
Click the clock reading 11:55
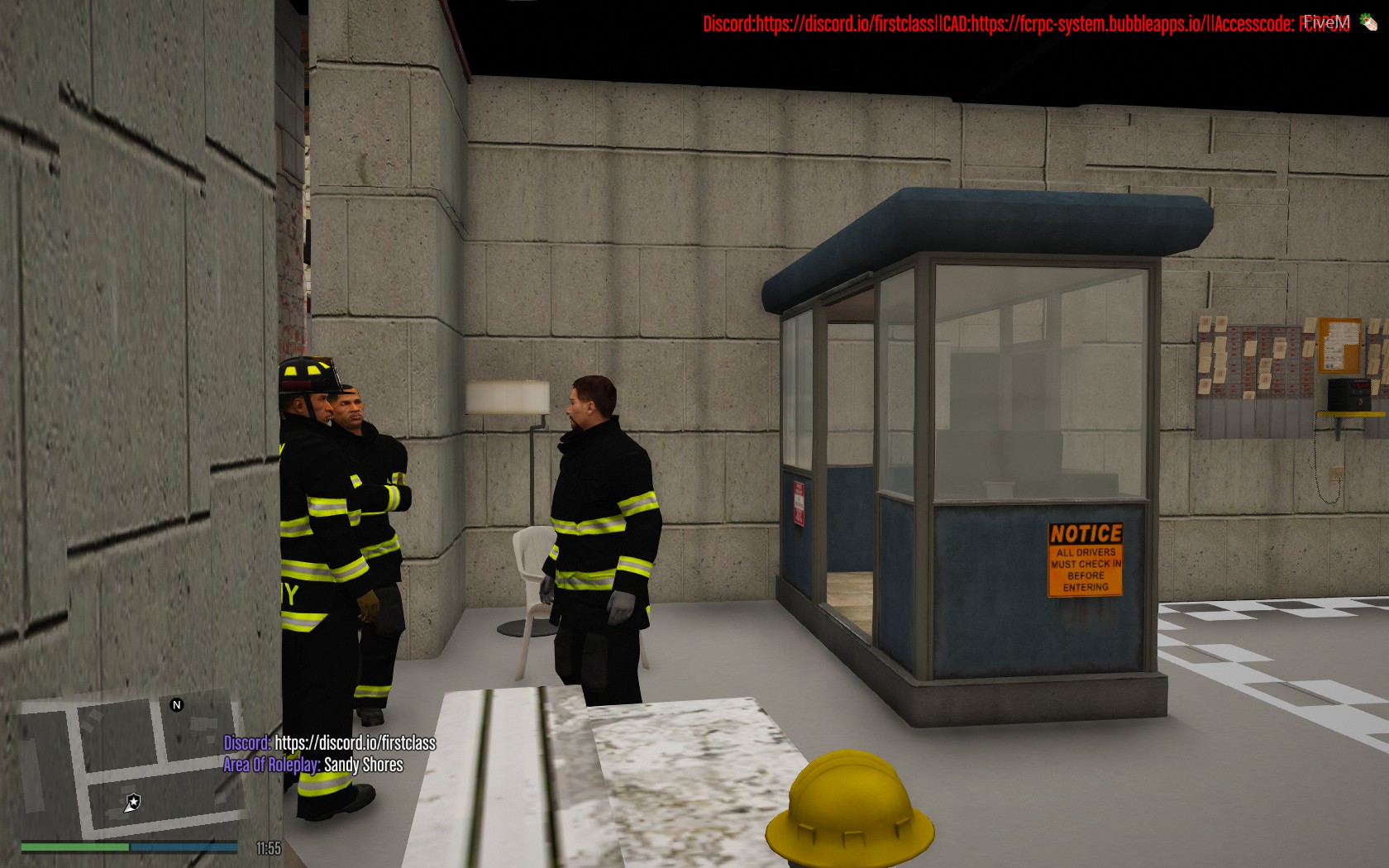[x=267, y=847]
